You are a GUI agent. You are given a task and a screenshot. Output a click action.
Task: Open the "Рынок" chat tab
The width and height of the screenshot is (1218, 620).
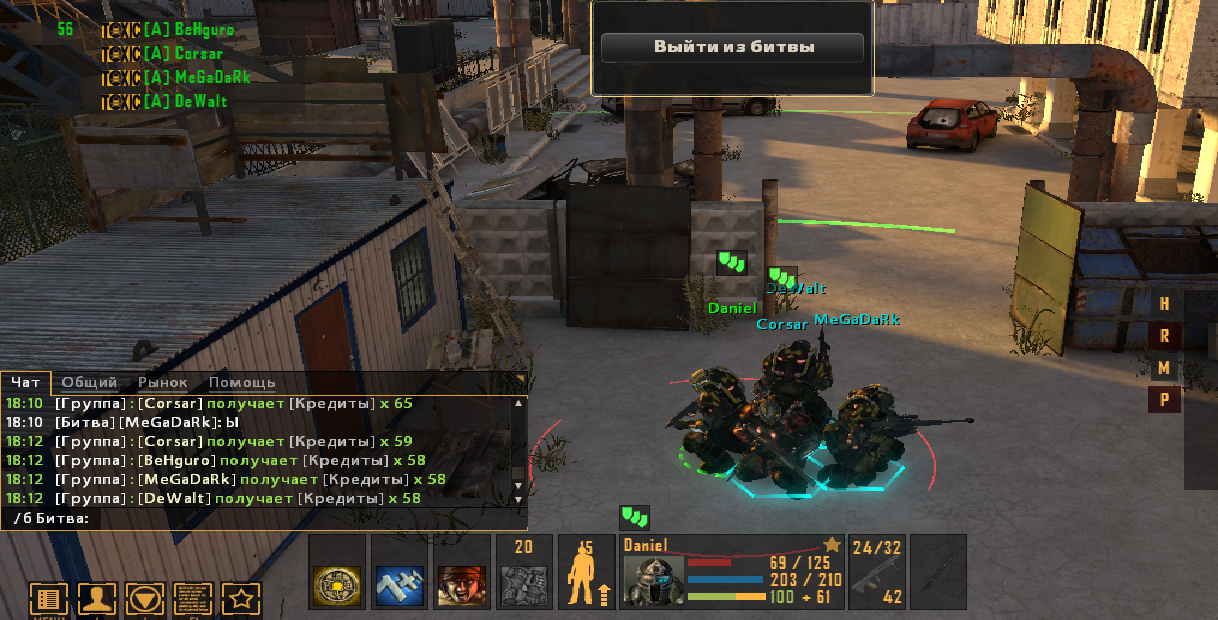(163, 382)
